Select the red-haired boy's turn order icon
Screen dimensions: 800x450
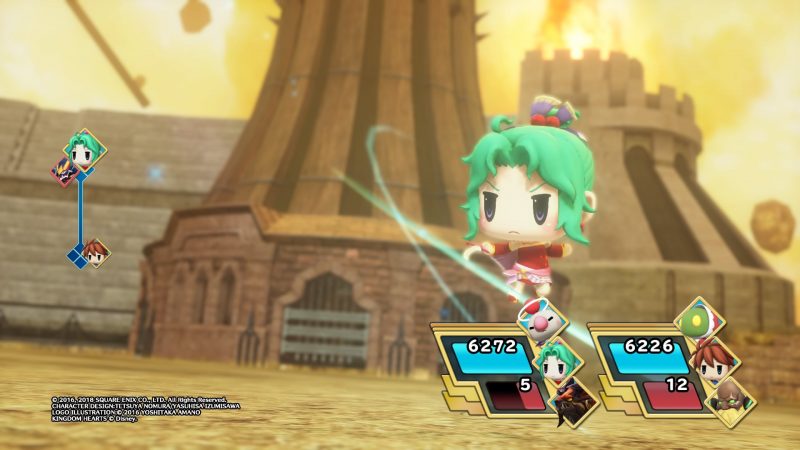[97, 253]
